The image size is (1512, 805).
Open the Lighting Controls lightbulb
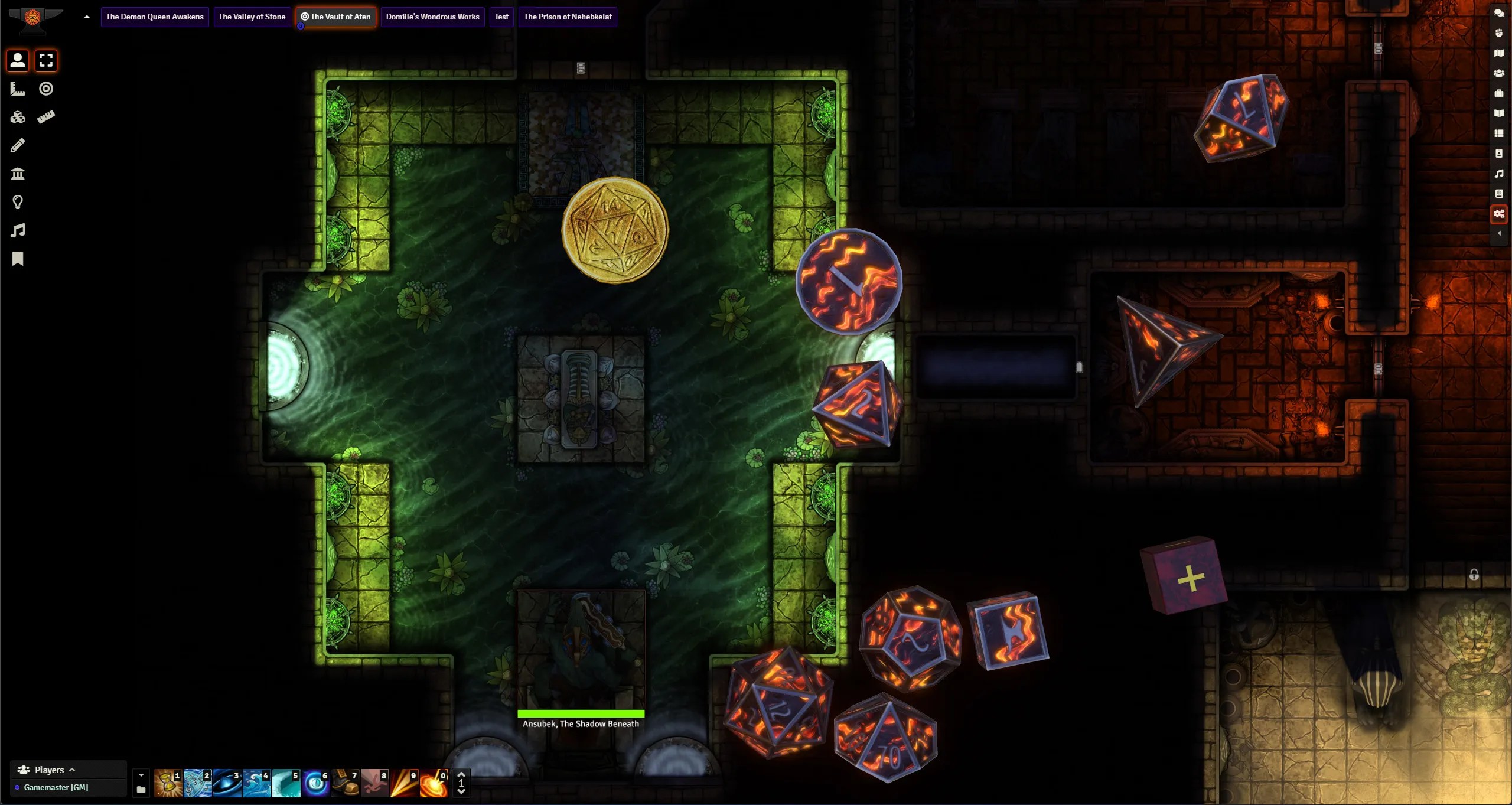pyautogui.click(x=17, y=202)
